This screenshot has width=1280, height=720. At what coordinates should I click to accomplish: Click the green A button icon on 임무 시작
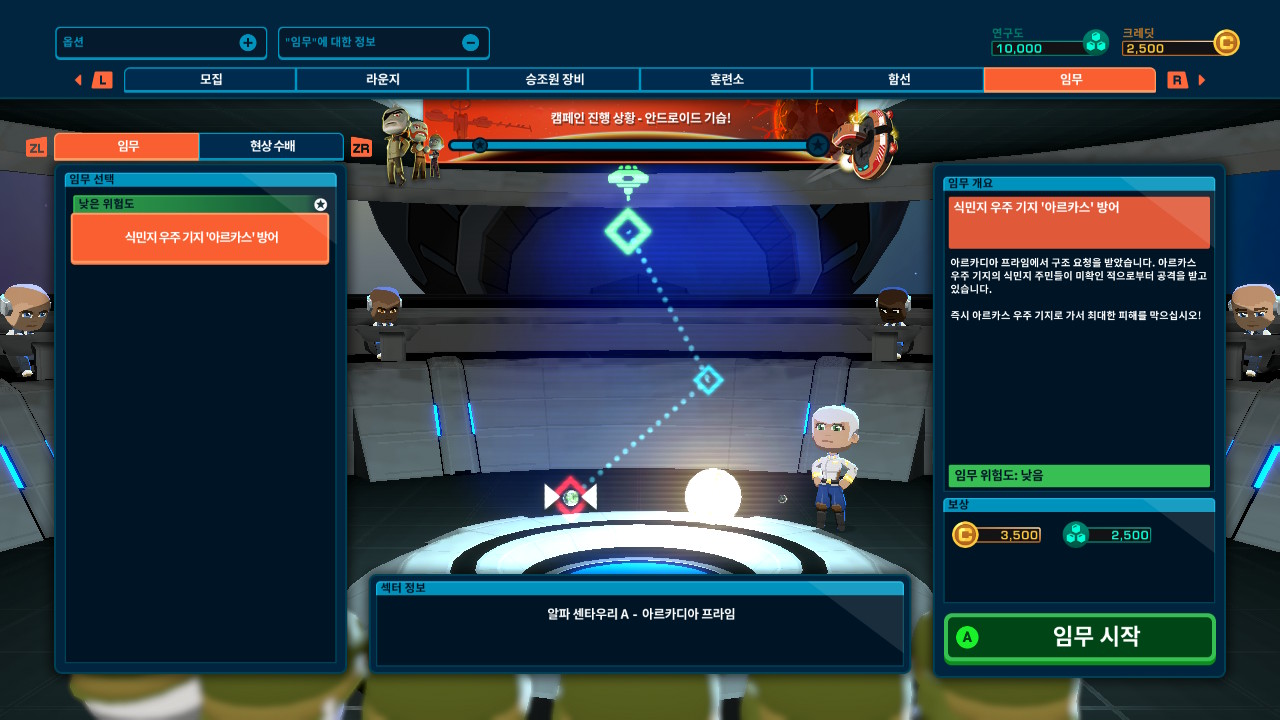pos(969,637)
